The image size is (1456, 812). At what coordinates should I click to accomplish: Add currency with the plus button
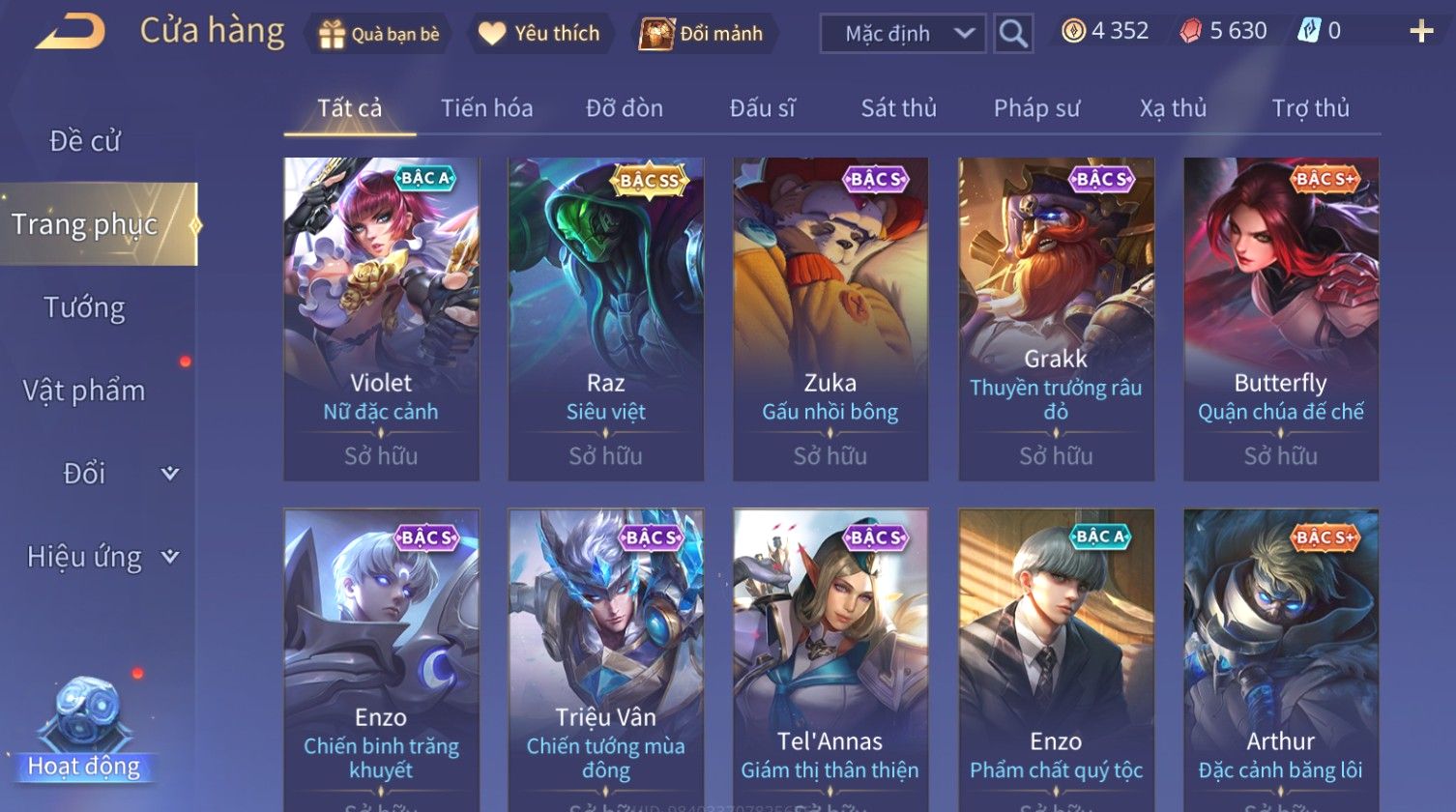[1420, 32]
